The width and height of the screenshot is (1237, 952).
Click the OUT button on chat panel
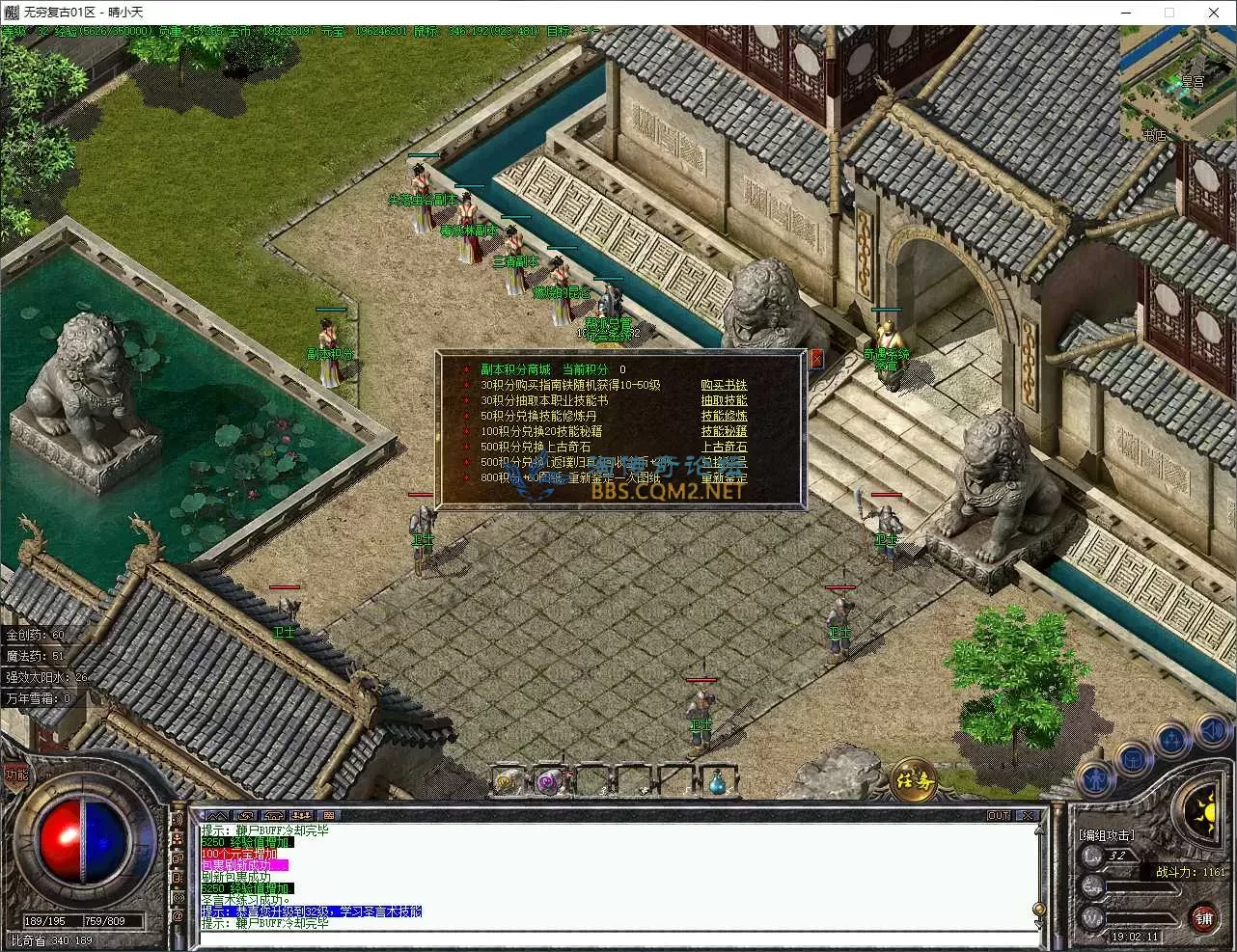999,815
